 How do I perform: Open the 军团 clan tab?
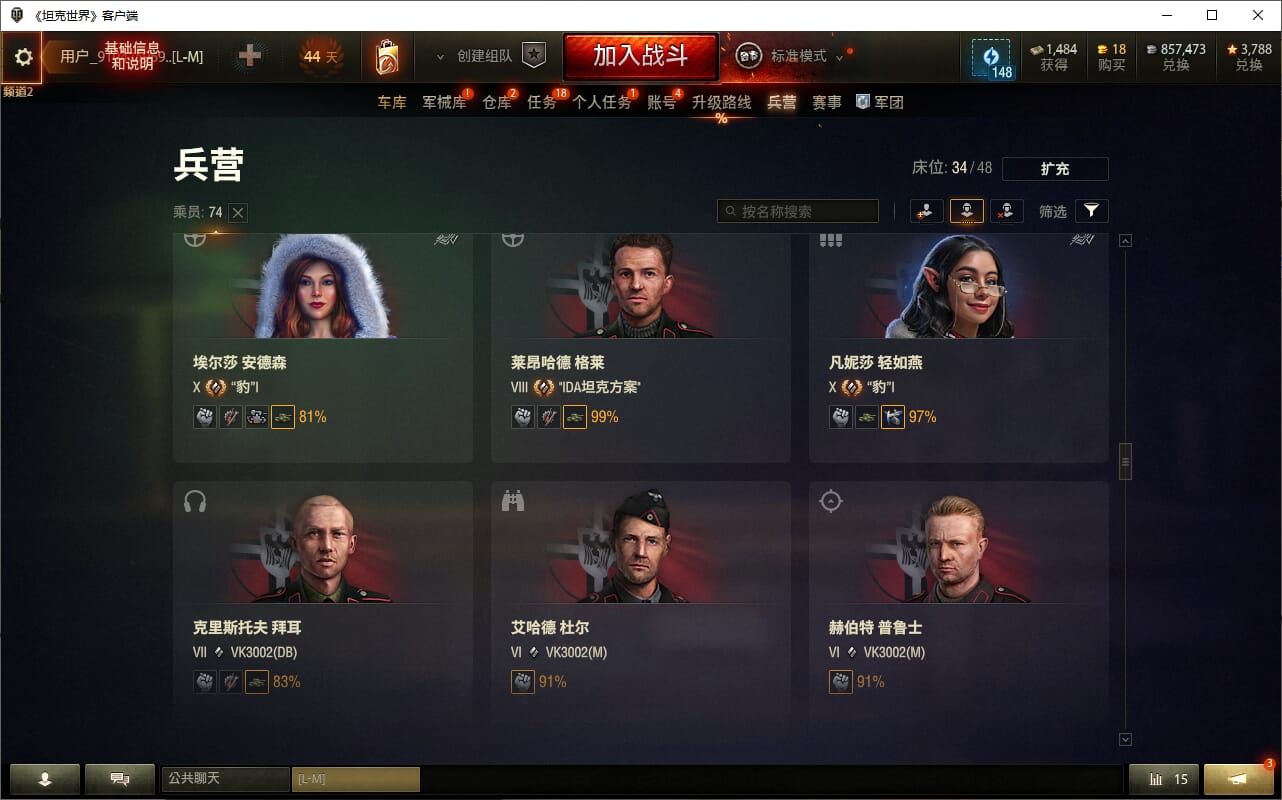coord(880,102)
